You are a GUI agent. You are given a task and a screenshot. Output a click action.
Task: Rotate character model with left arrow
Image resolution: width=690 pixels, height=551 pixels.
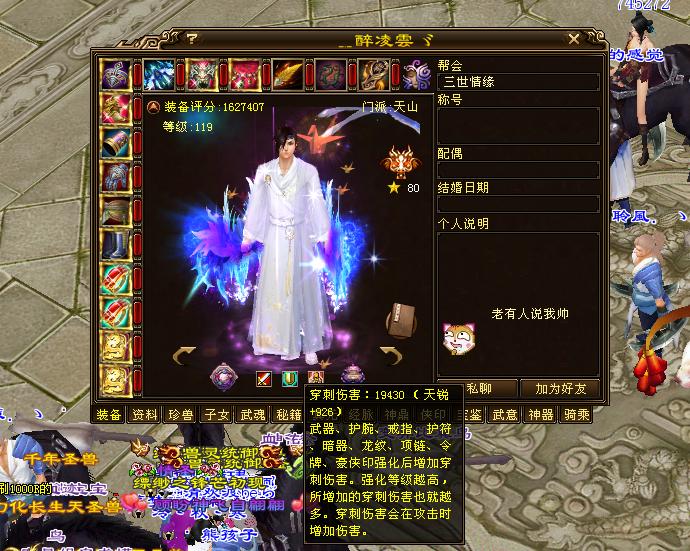pyautogui.click(x=185, y=354)
